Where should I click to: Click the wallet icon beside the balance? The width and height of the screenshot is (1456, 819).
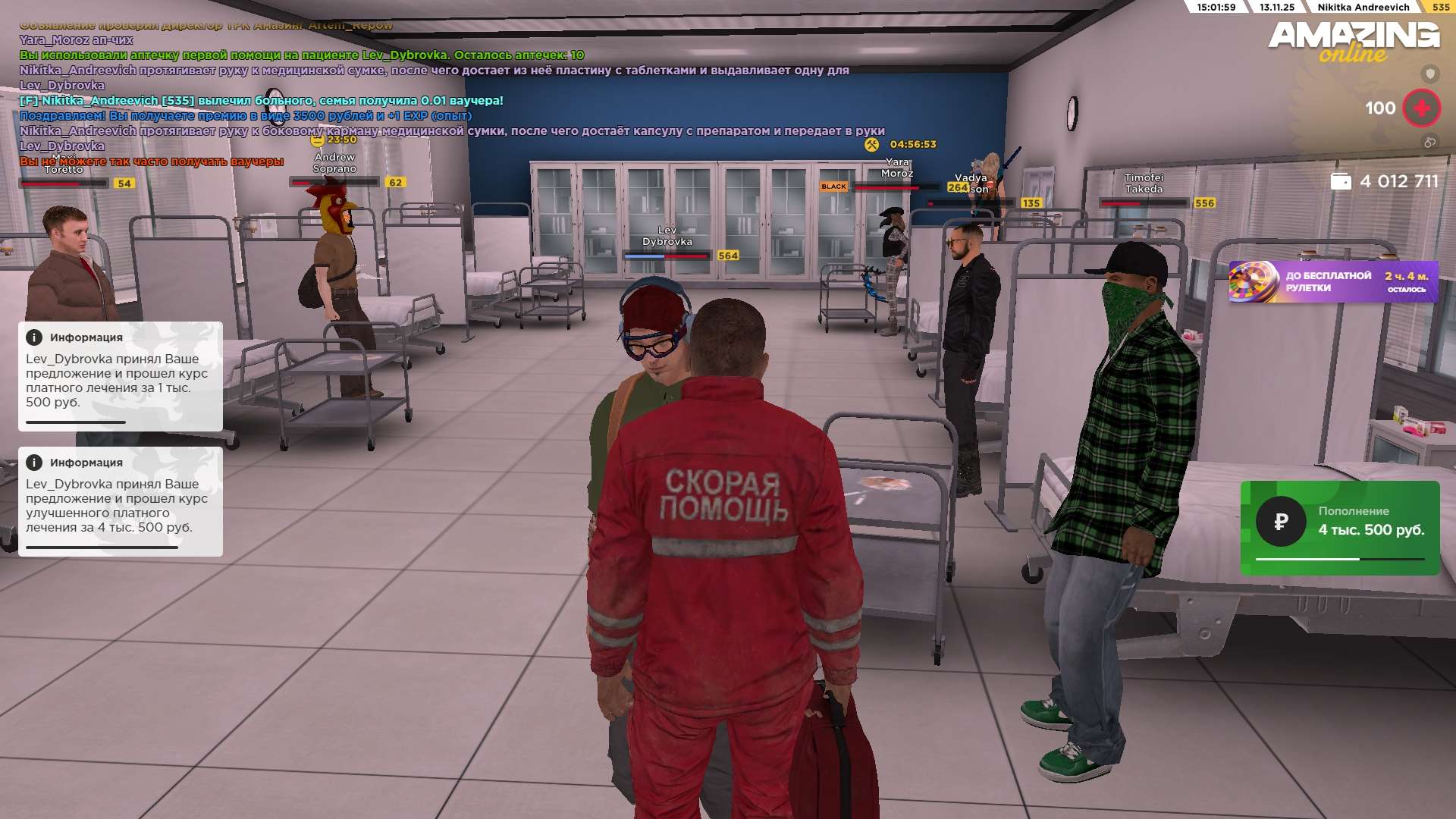[x=1340, y=182]
